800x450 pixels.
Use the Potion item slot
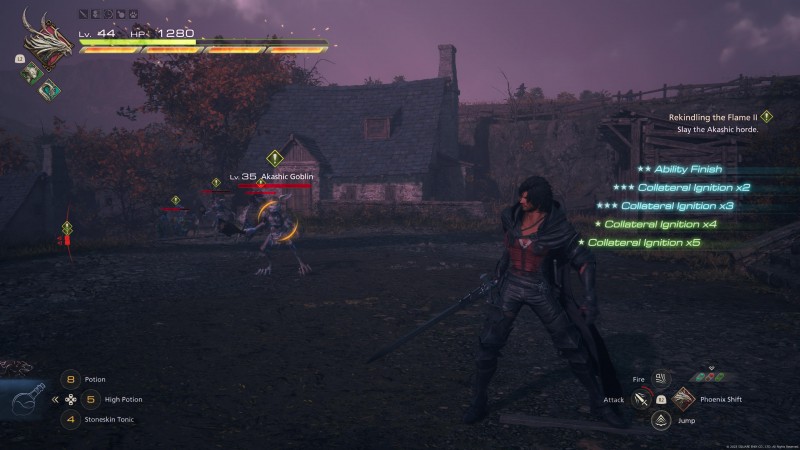coord(70,380)
